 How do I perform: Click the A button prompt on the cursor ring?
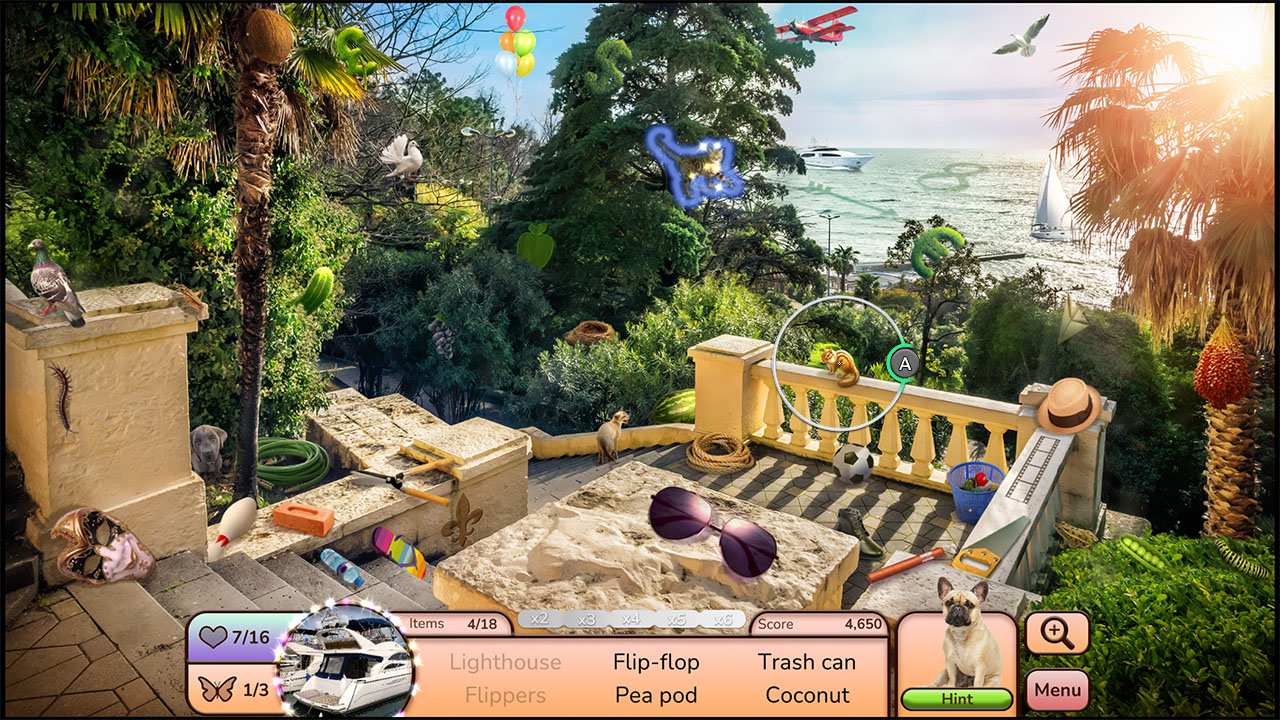click(905, 364)
